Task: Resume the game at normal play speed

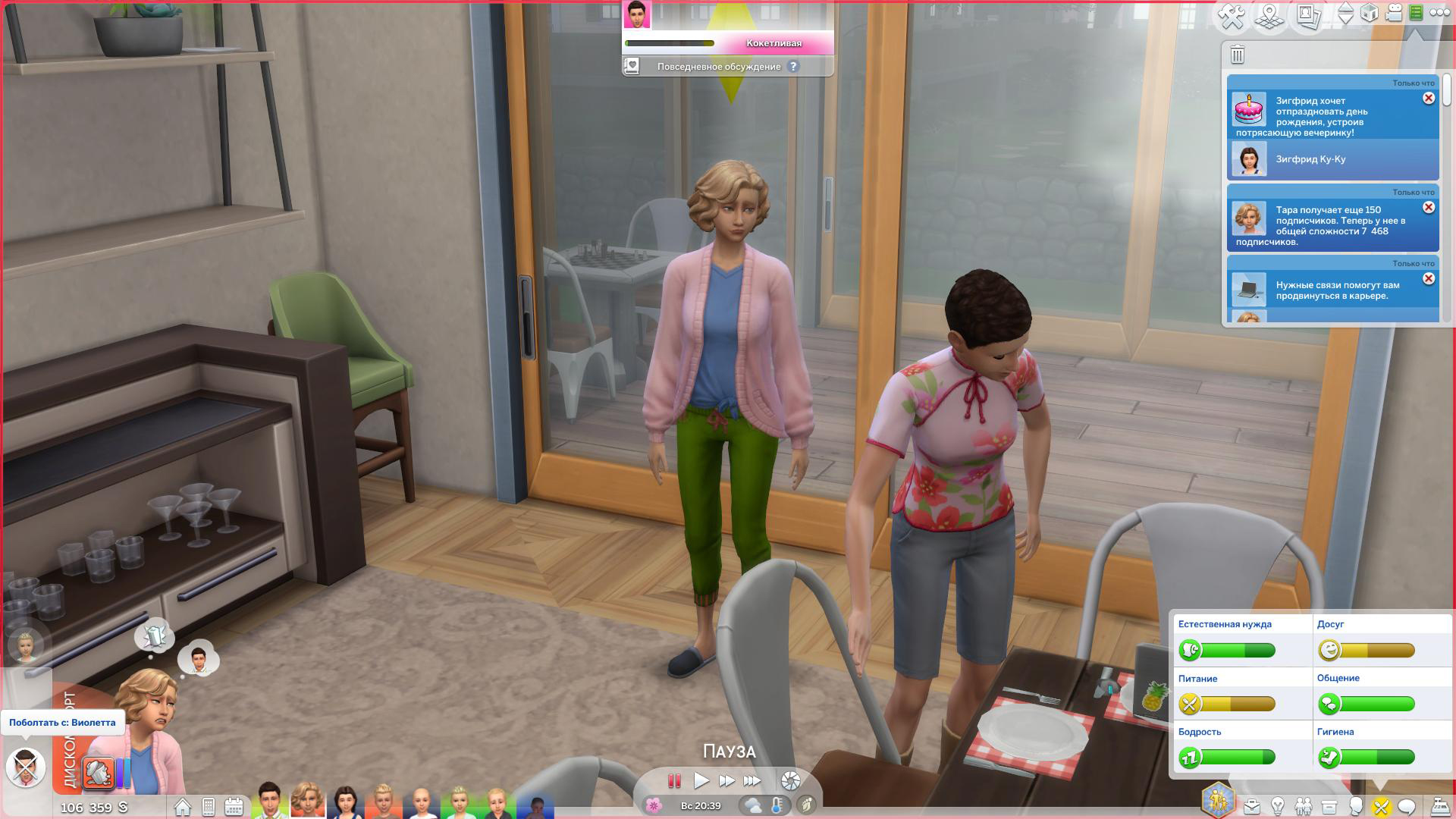Action: (701, 780)
